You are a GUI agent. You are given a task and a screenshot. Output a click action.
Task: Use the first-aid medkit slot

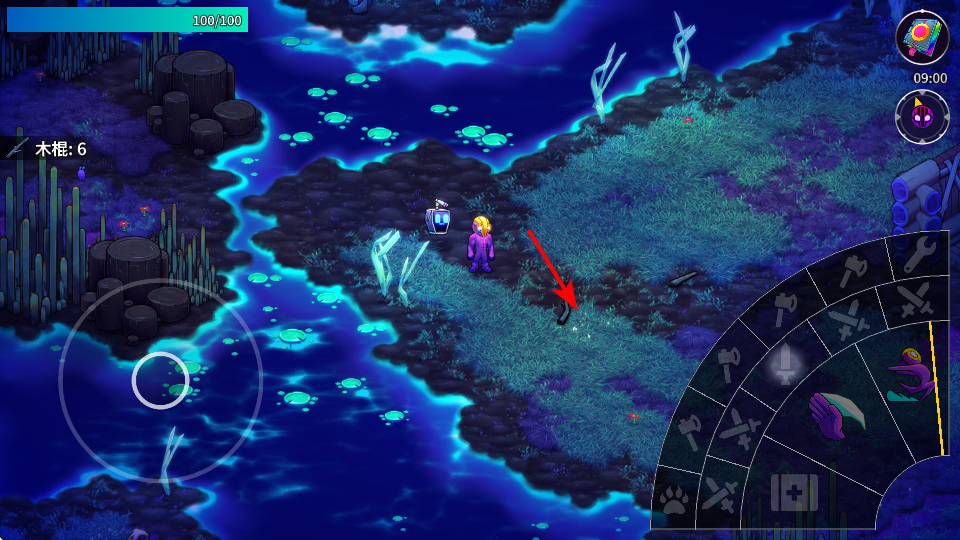[794, 492]
